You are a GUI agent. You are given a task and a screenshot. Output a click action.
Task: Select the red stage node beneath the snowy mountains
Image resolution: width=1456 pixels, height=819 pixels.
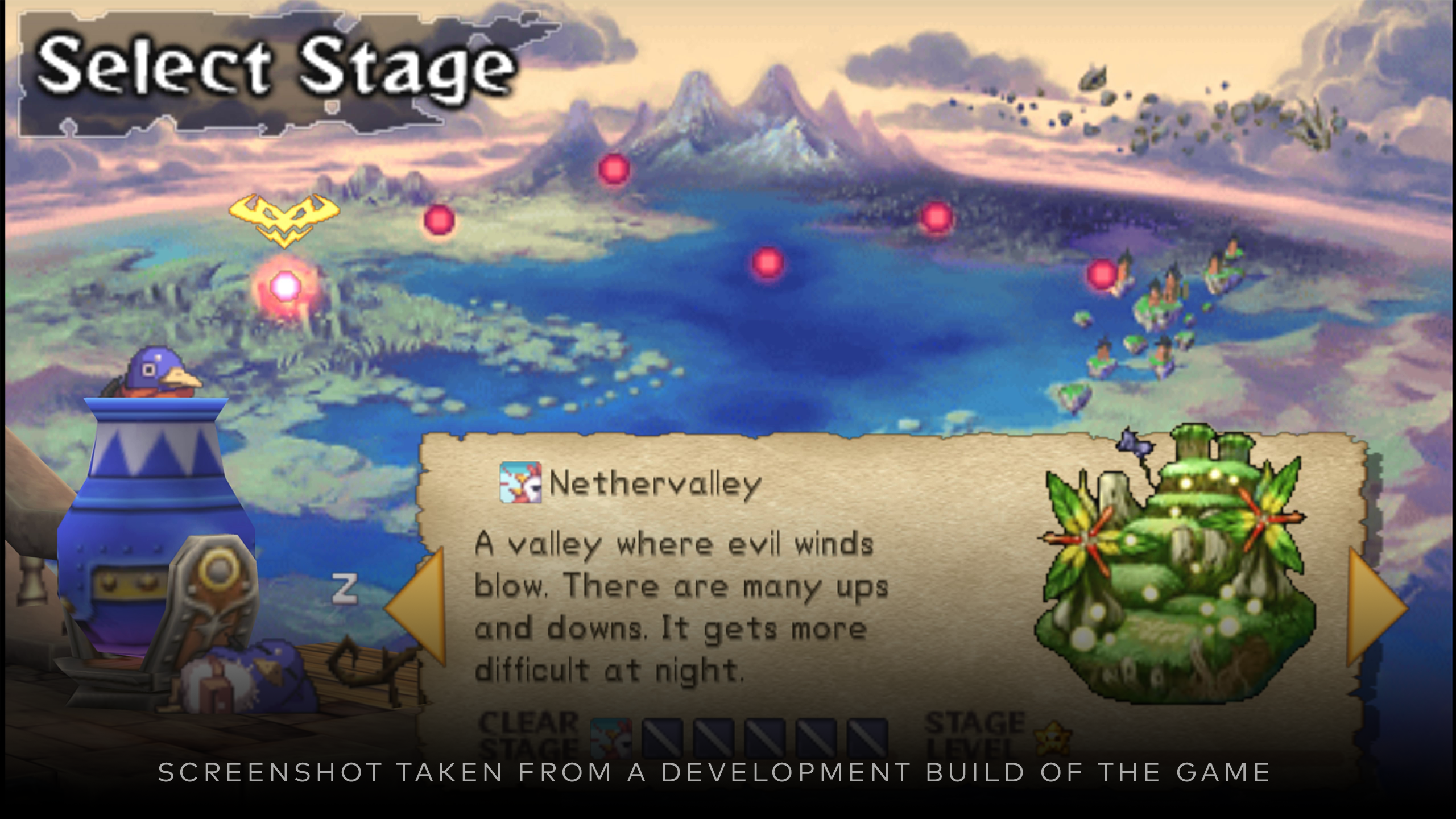click(x=613, y=168)
